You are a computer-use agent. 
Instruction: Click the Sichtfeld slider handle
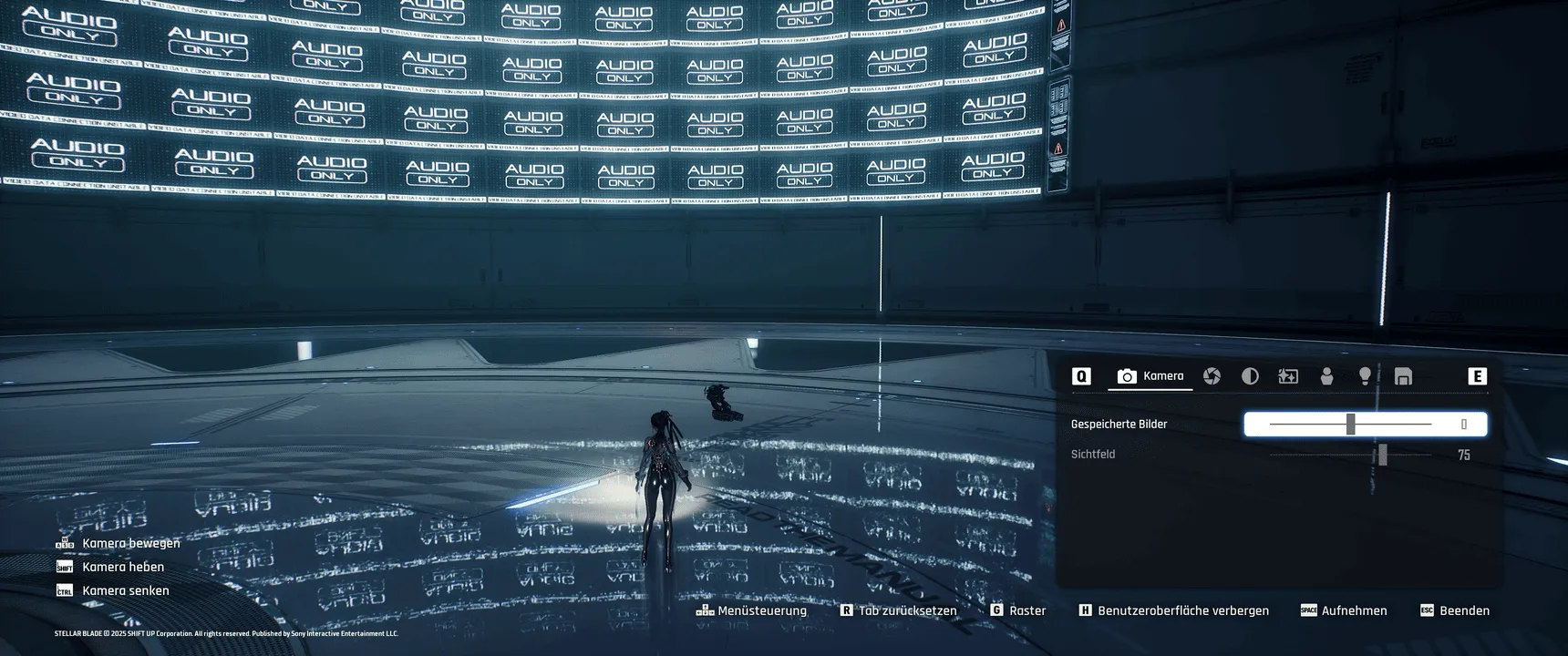coord(1382,455)
